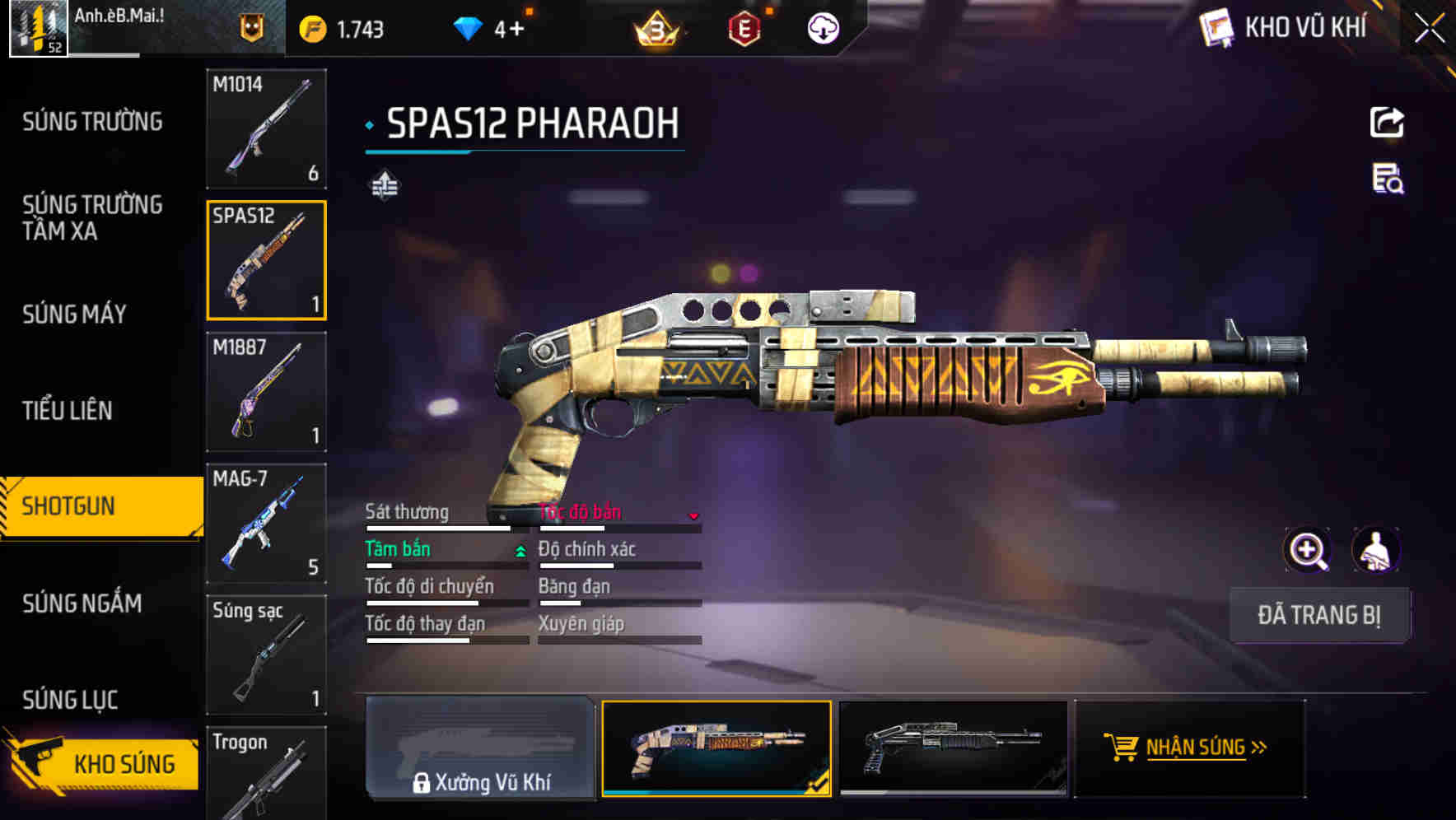Click the guild badge icon near player name

click(x=252, y=27)
